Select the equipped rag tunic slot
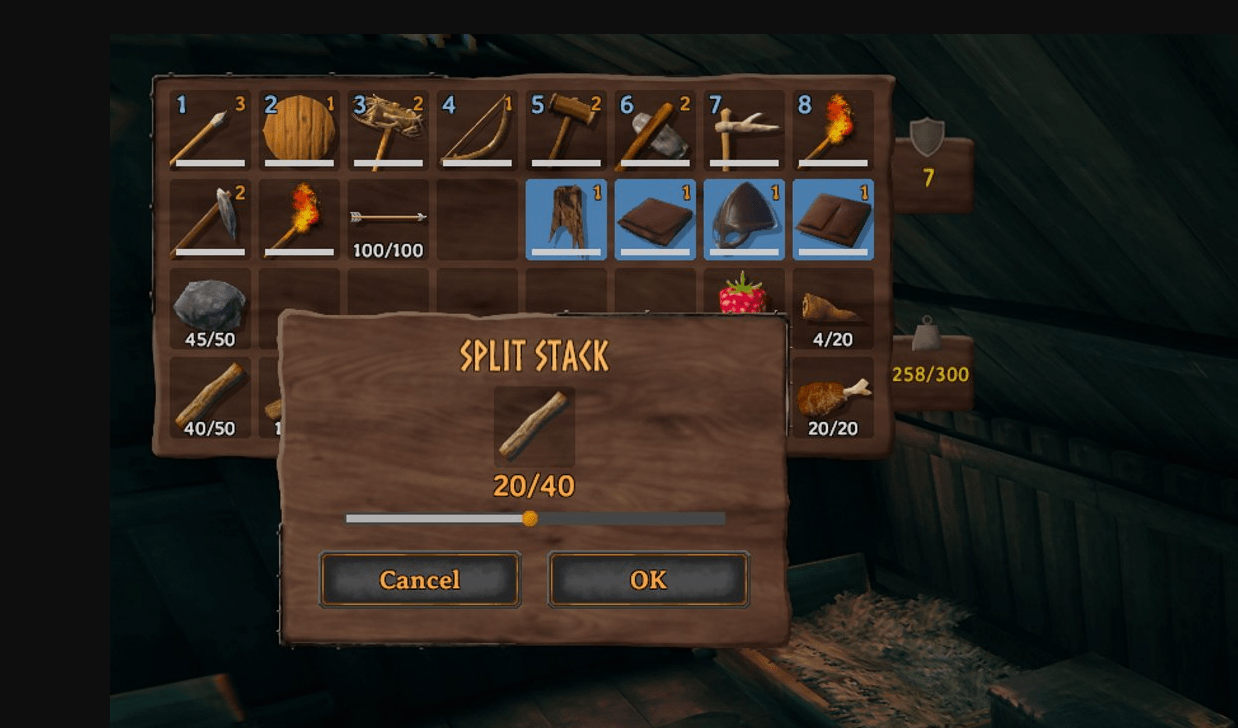The image size is (1238, 728). [x=566, y=219]
